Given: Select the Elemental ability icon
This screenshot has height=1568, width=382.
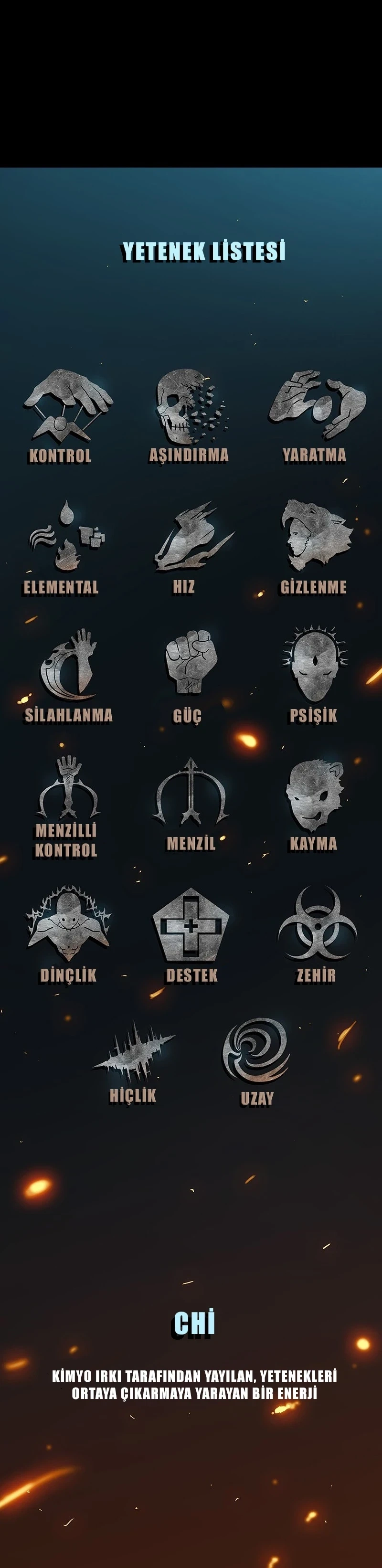Looking at the screenshot, I should pyautogui.click(x=66, y=536).
